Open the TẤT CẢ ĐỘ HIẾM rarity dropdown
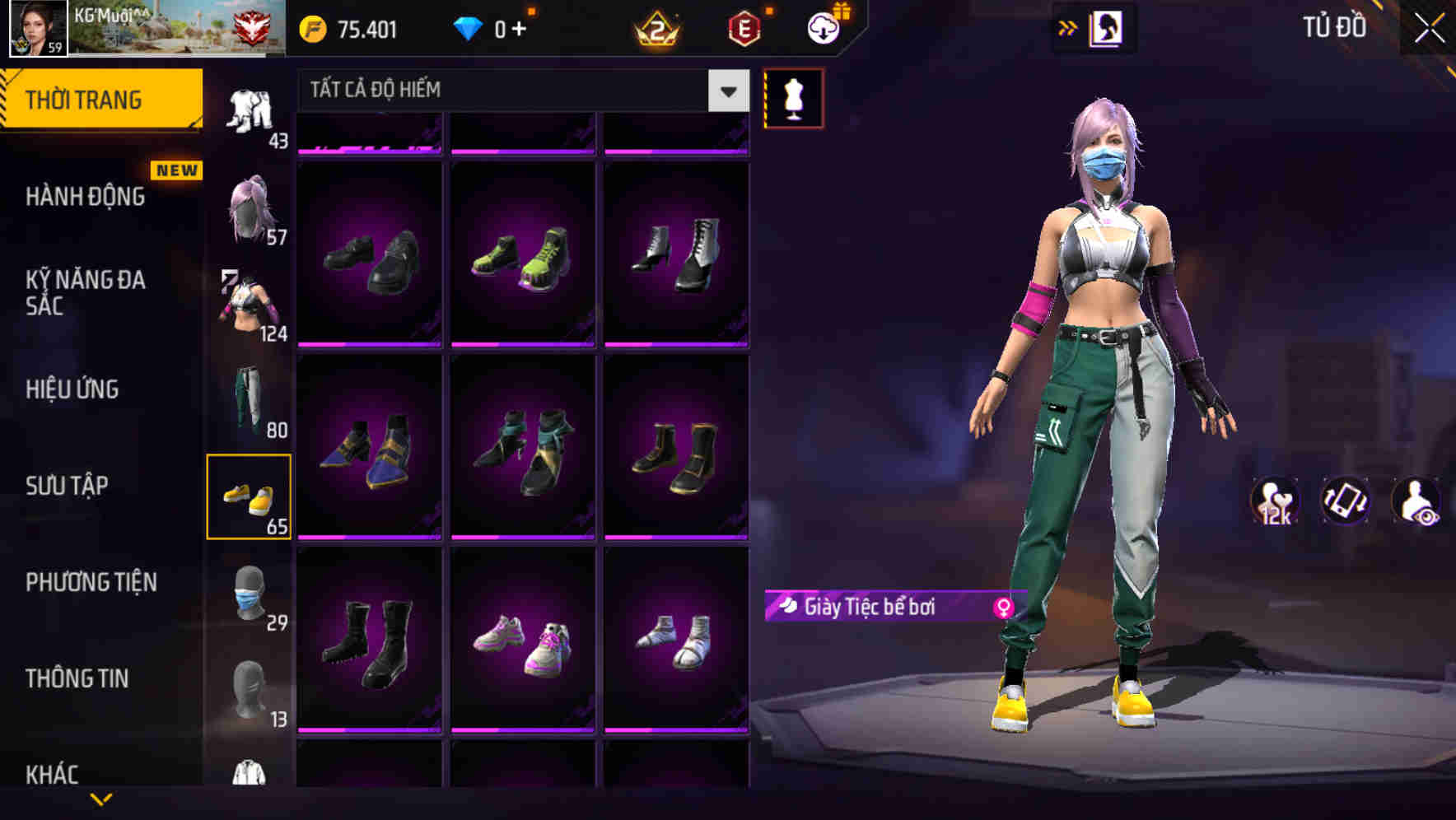This screenshot has width=1456, height=820. (x=519, y=91)
